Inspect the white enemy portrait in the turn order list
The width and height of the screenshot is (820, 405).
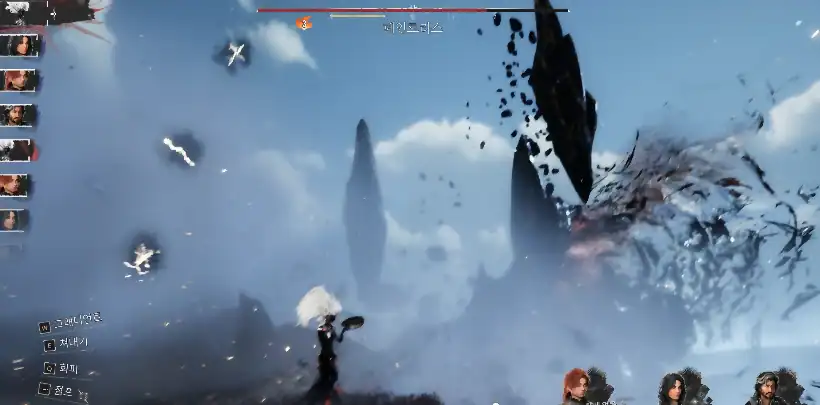(17, 150)
